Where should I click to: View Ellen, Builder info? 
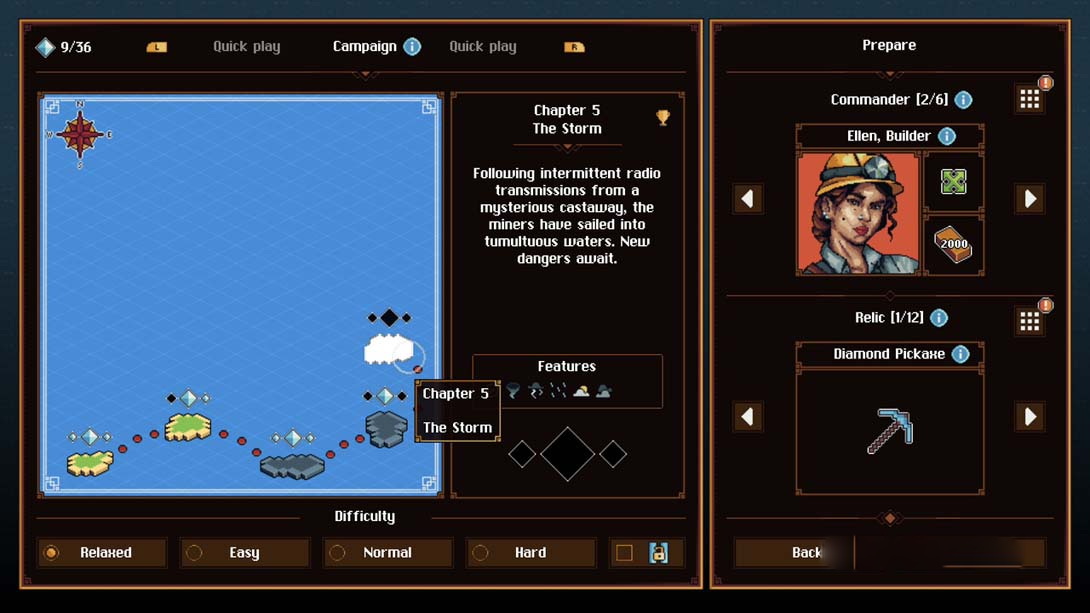[947, 136]
